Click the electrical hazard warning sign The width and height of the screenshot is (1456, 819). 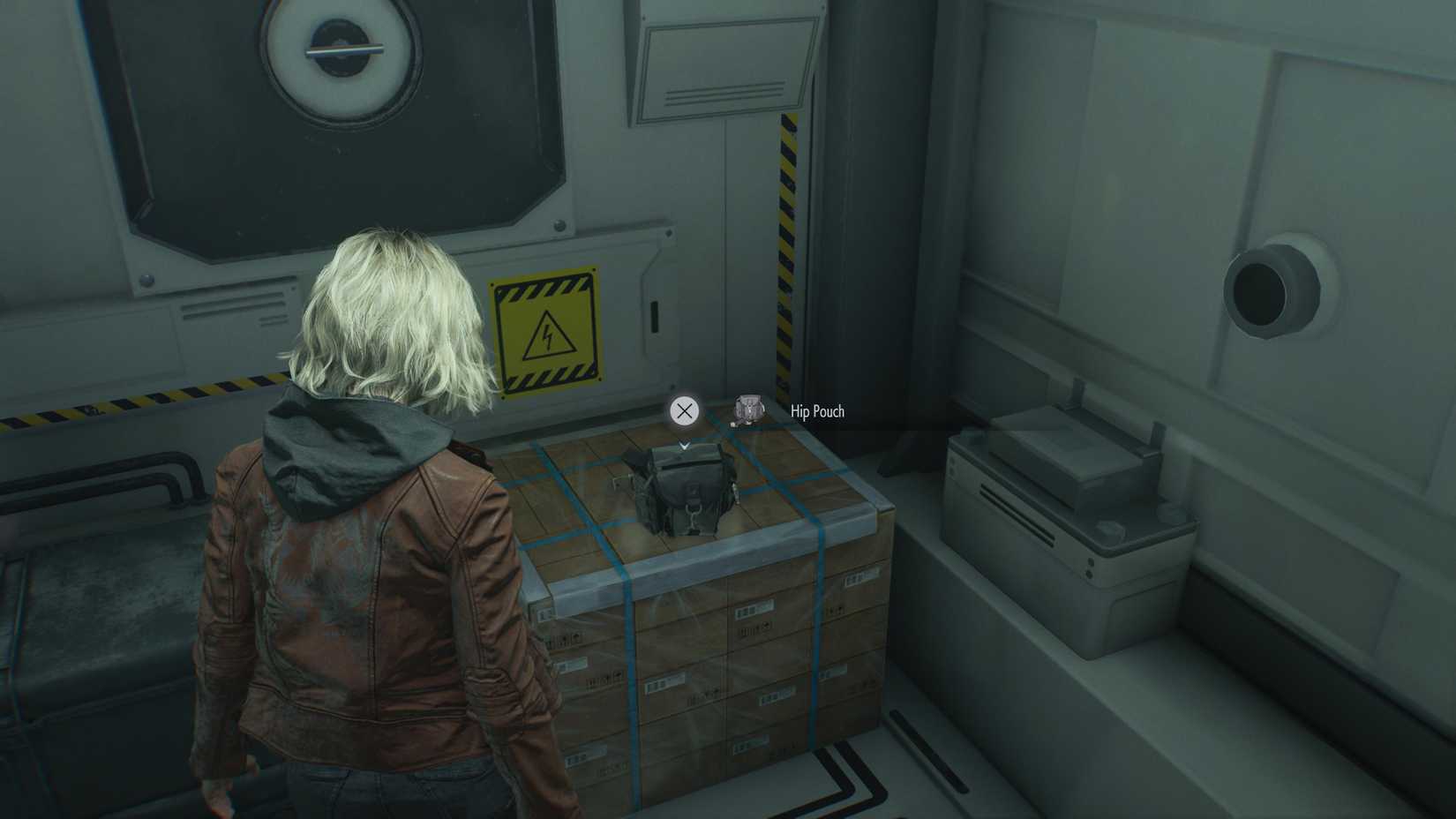pyautogui.click(x=547, y=334)
